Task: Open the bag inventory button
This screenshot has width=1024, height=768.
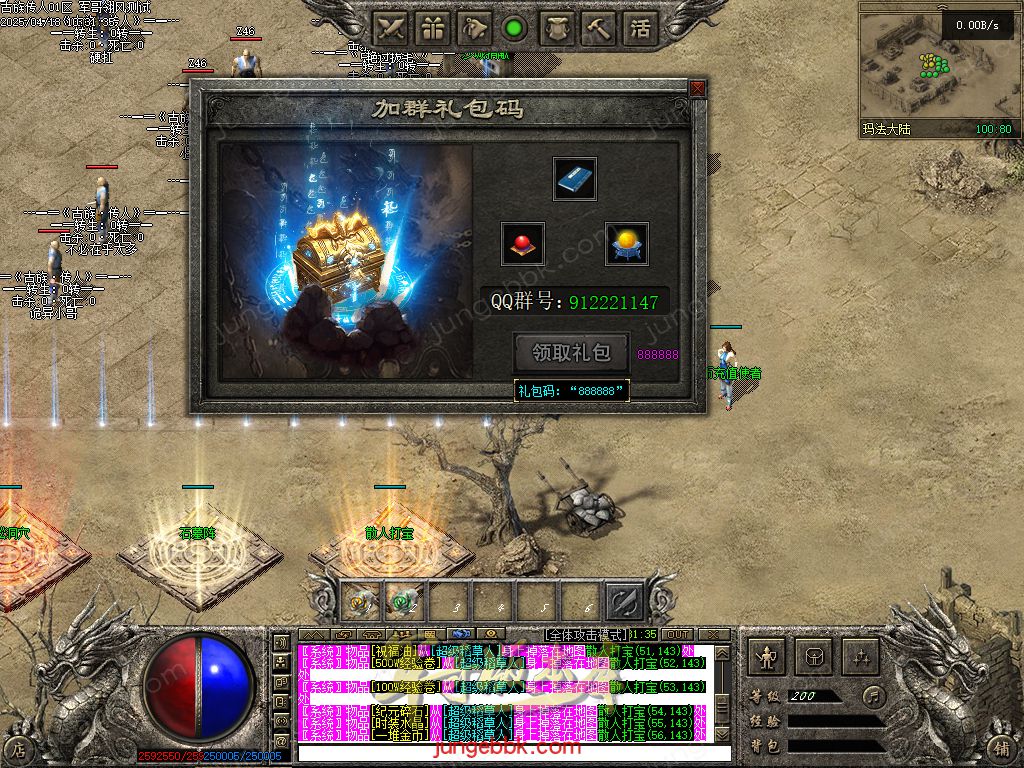Action: 813,657
